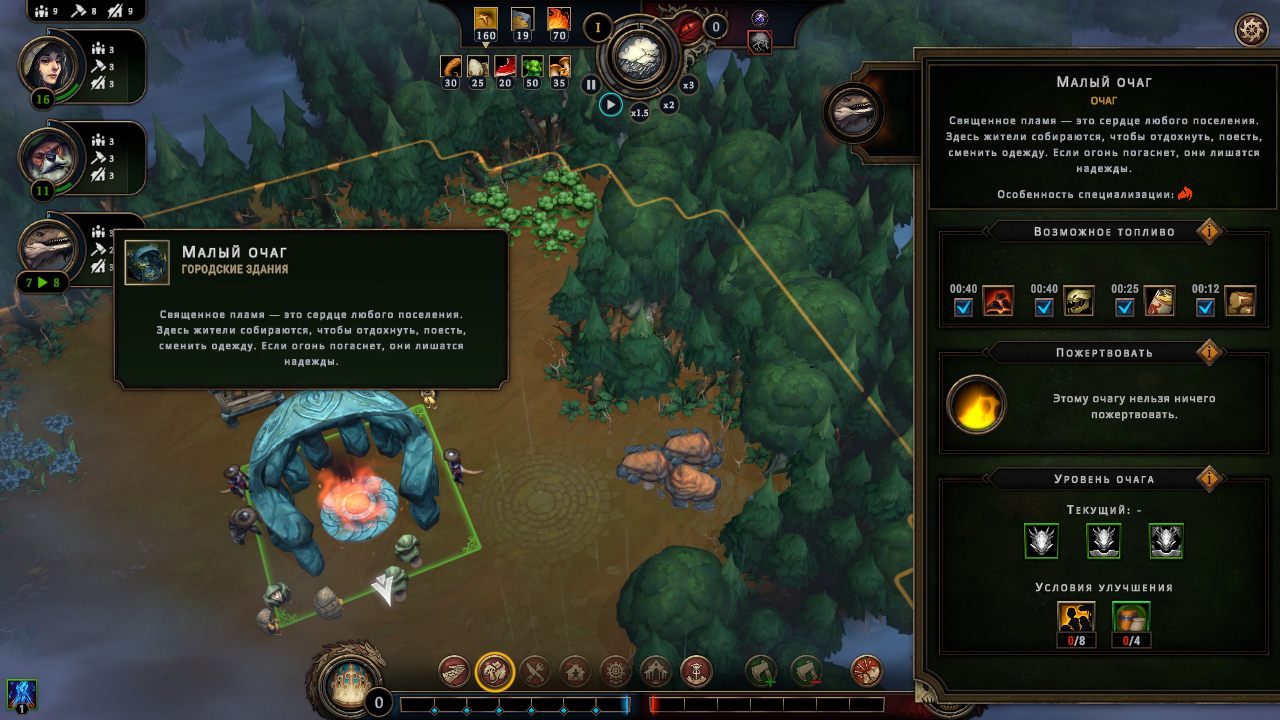Set game speed to x1.5
The width and height of the screenshot is (1280, 720).
tap(640, 113)
